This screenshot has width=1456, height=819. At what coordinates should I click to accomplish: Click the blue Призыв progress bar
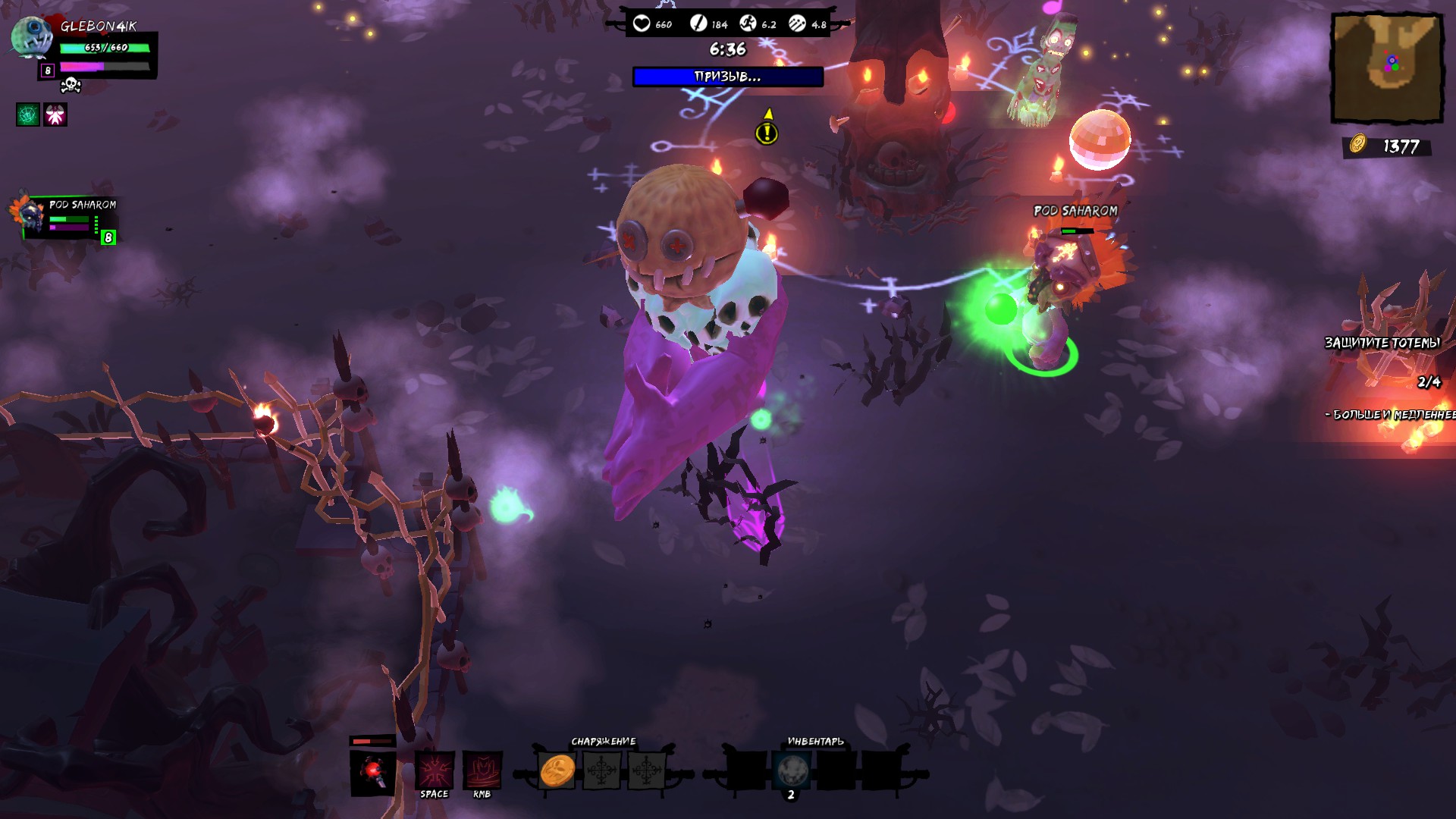tap(726, 76)
